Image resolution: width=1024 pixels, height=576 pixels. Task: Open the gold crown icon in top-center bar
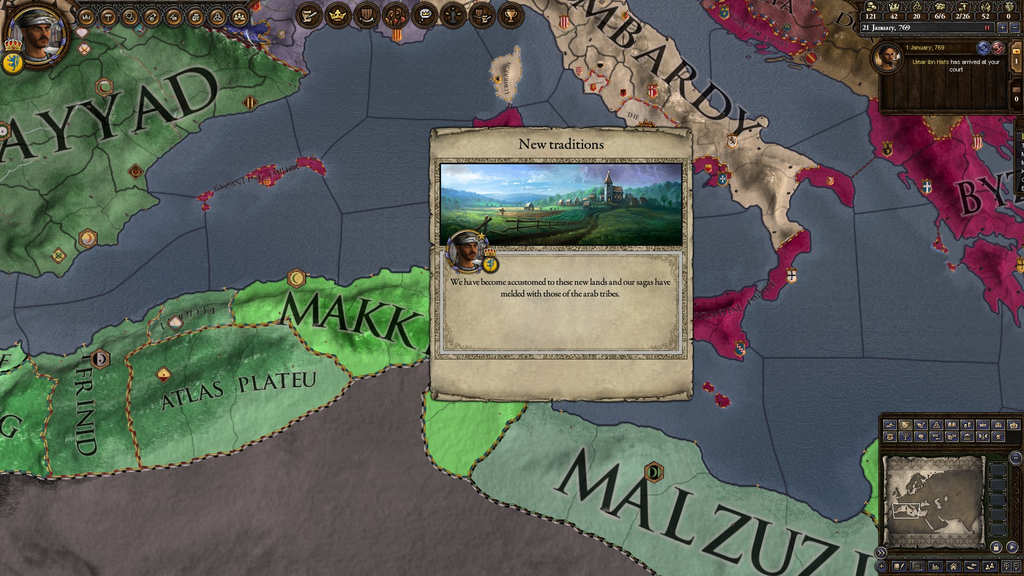(x=338, y=15)
